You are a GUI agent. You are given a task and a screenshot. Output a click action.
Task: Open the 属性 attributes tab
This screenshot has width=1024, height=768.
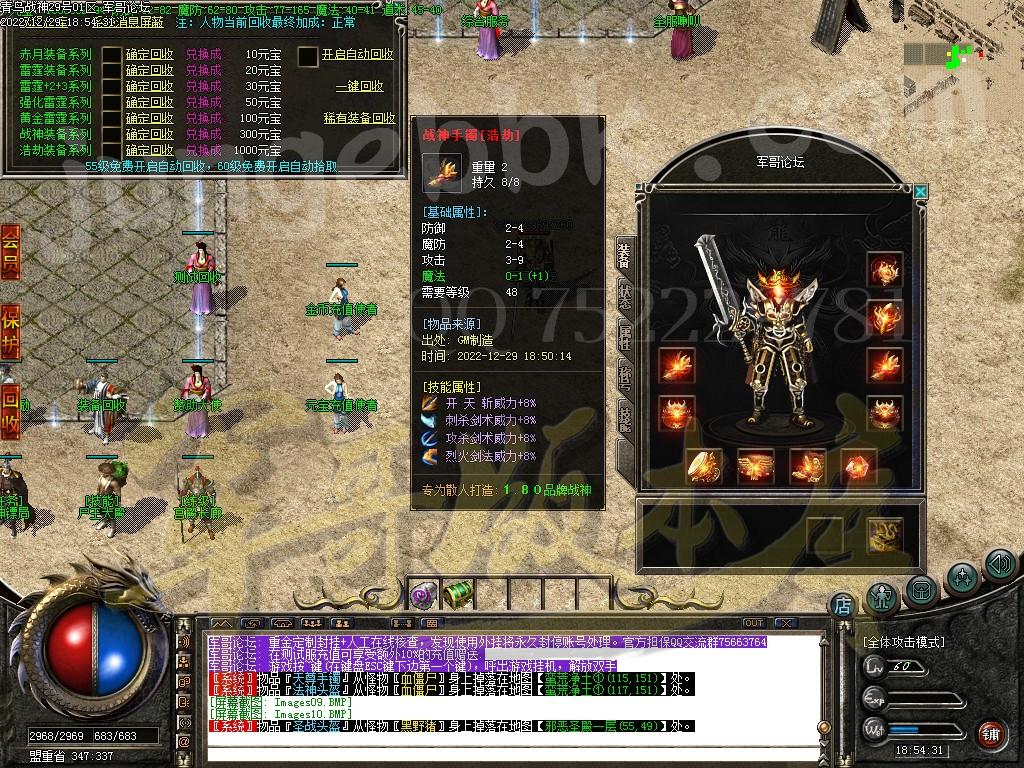click(x=624, y=337)
